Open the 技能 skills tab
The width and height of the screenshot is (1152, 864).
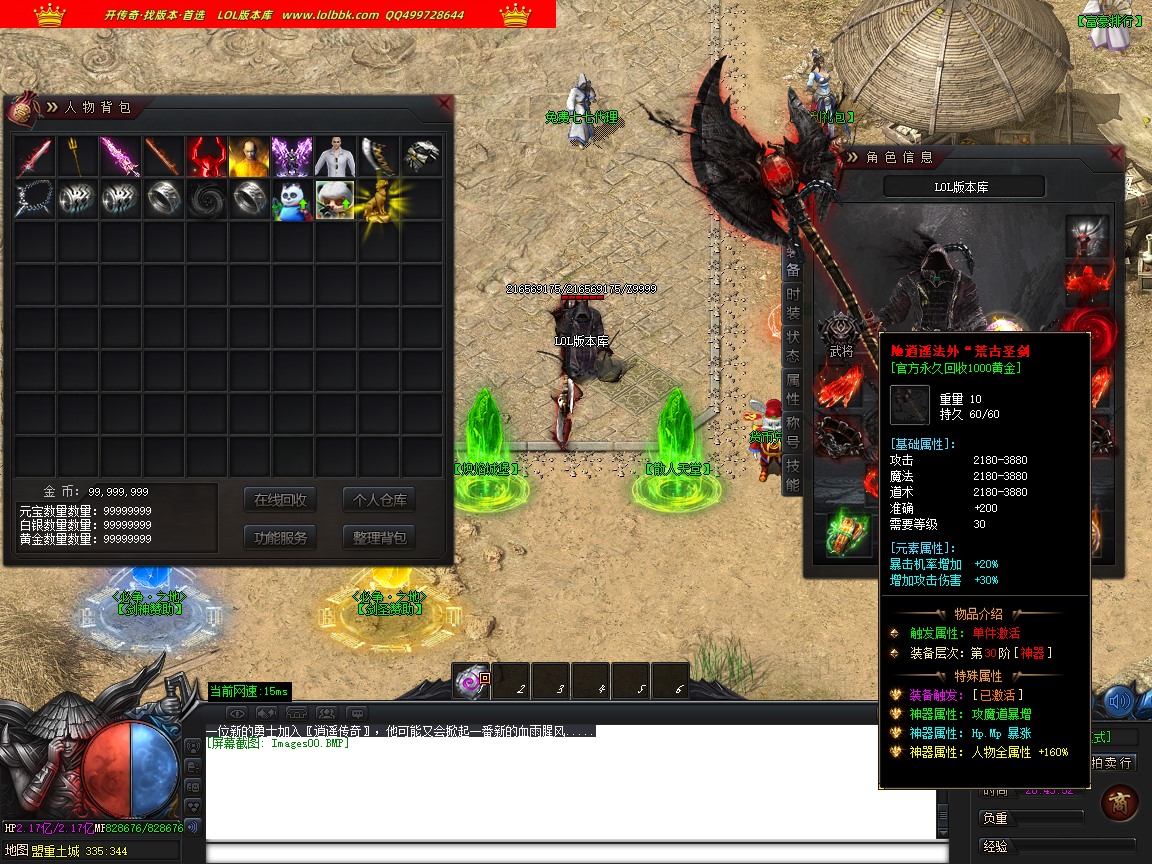(792, 476)
